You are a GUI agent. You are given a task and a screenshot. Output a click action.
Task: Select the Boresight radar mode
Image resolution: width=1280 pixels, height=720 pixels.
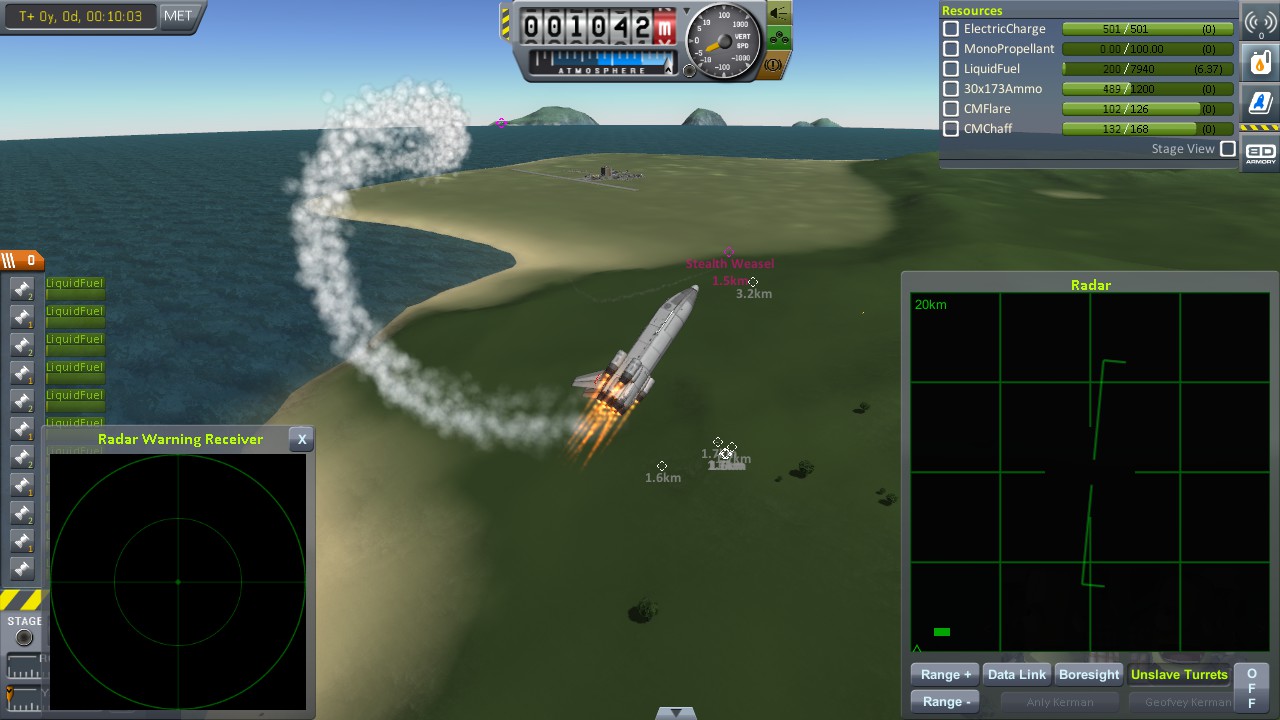point(1089,675)
